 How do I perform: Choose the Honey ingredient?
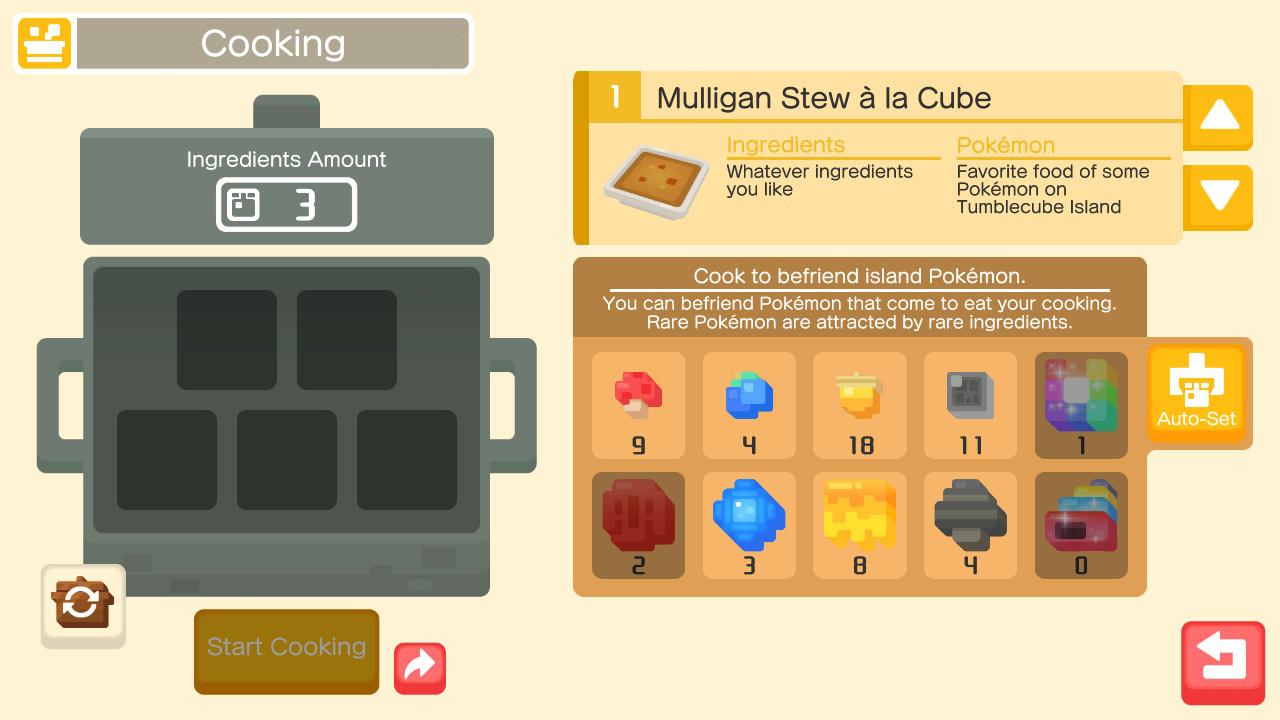[x=859, y=525]
